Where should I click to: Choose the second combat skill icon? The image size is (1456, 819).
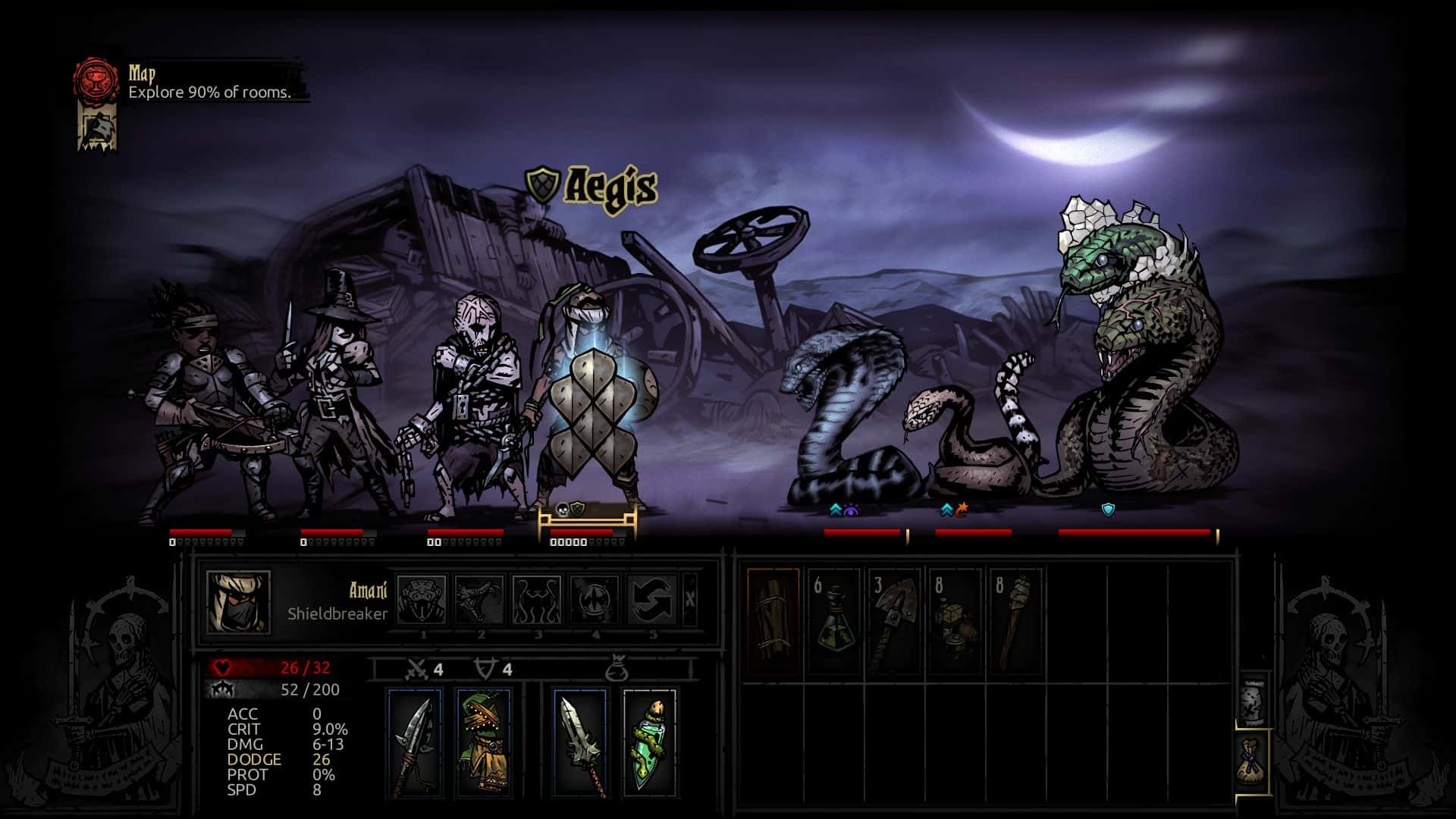point(479,600)
